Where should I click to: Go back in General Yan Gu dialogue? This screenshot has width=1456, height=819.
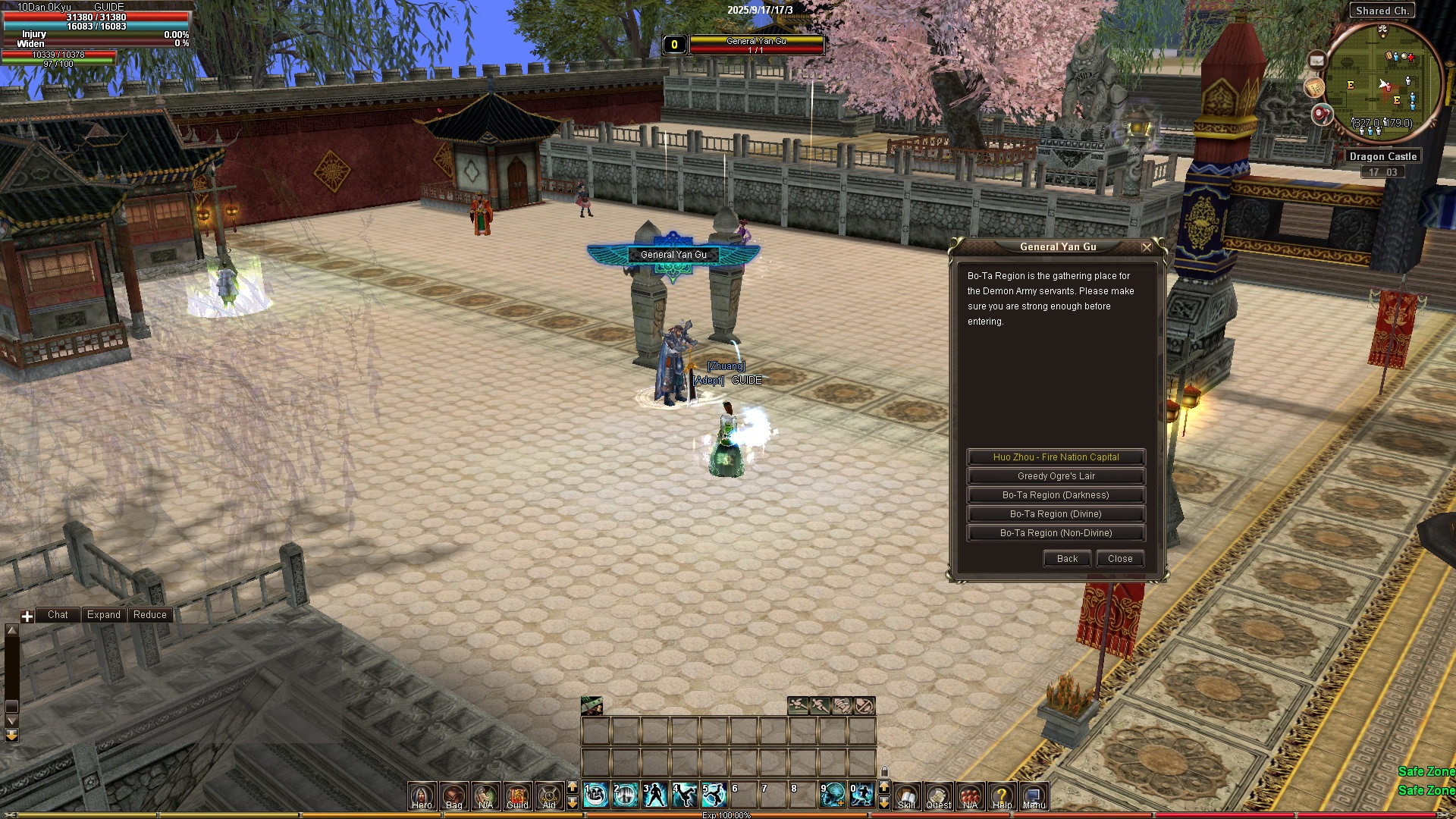(x=1067, y=559)
